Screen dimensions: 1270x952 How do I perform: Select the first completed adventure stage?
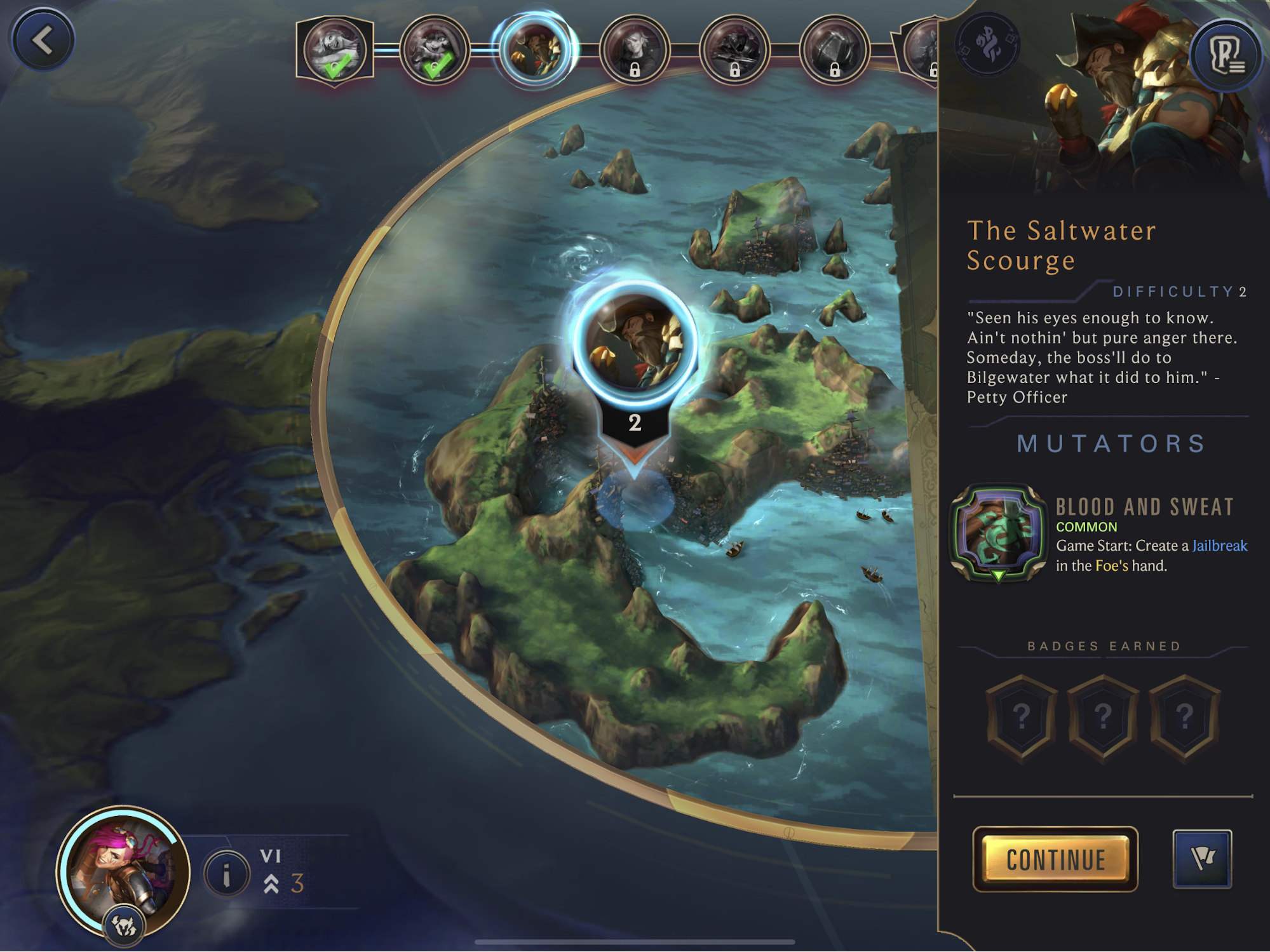334,50
